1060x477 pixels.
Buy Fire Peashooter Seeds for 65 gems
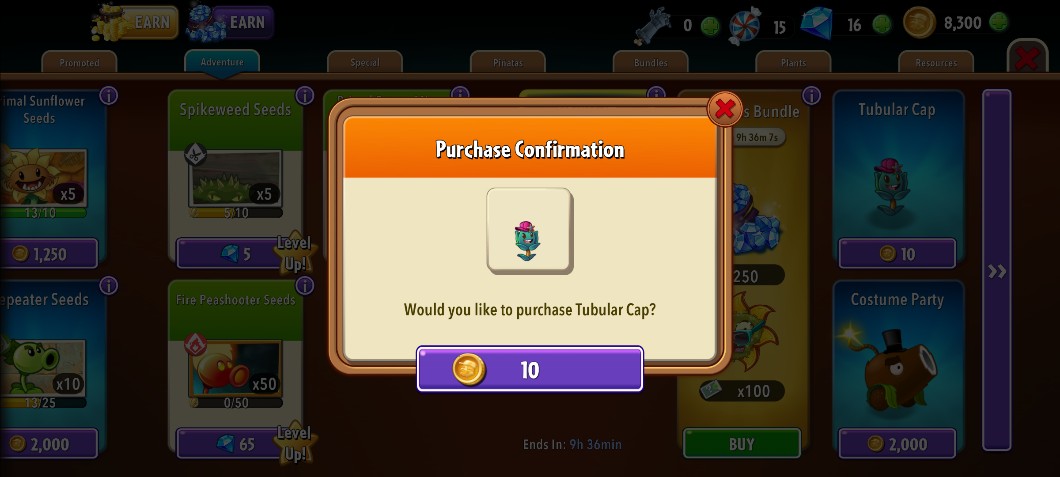click(237, 443)
